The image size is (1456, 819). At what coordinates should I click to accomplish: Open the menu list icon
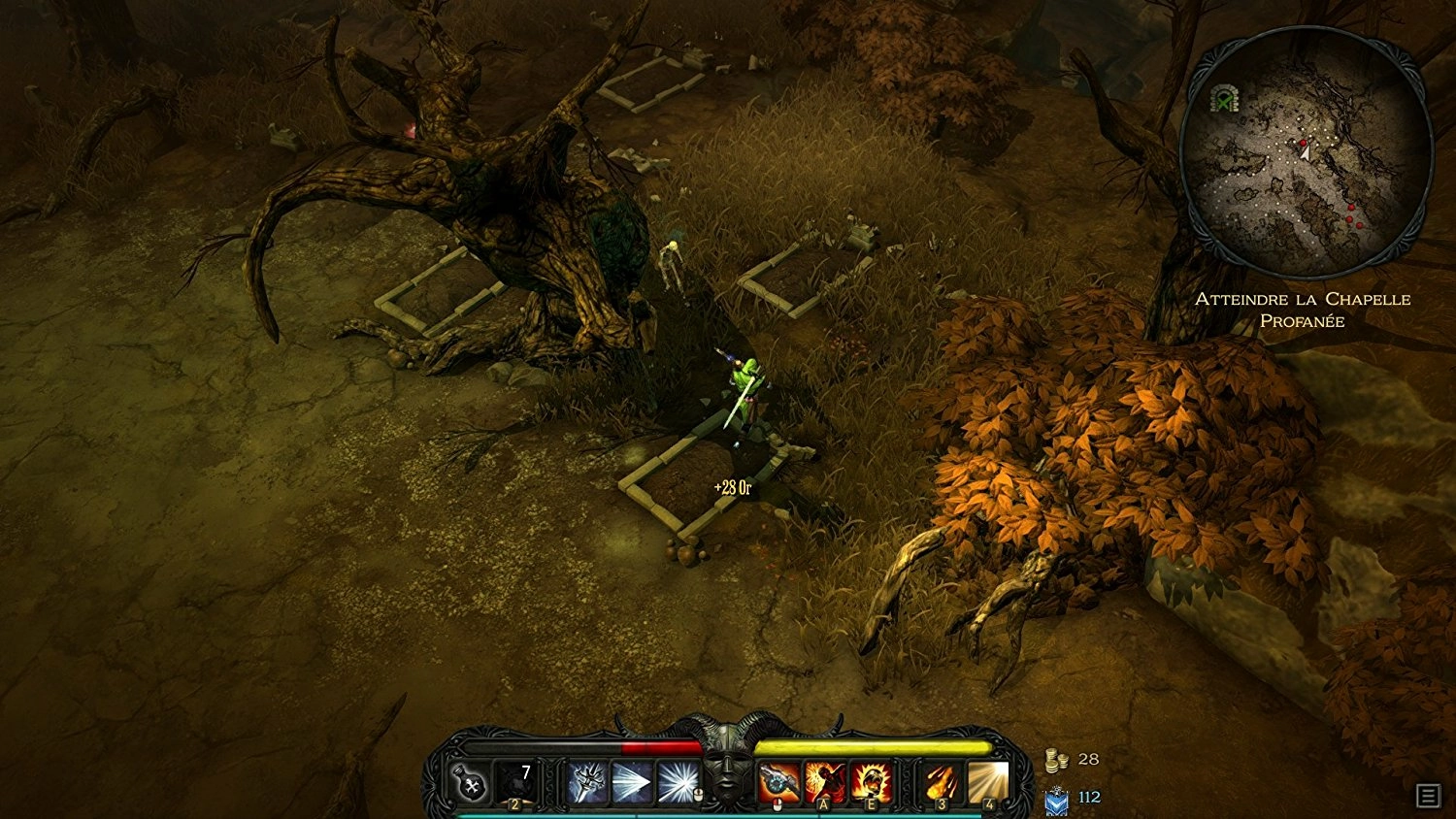pyautogui.click(x=1428, y=796)
